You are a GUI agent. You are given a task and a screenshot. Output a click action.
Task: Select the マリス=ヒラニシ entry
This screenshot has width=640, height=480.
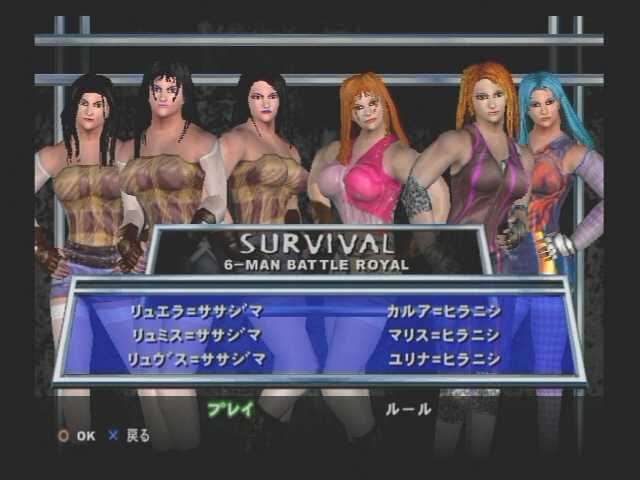point(443,336)
